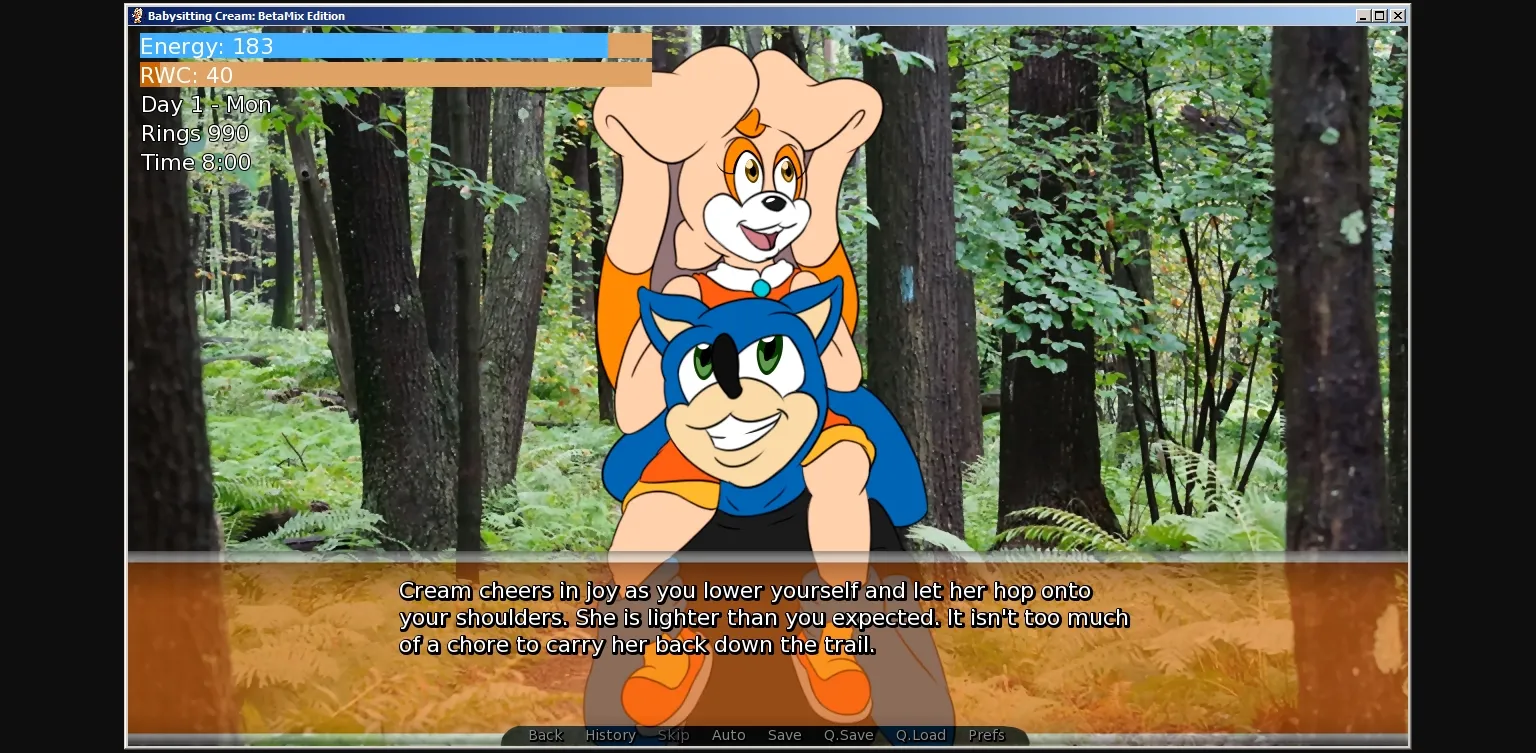The height and width of the screenshot is (753, 1536).
Task: Maximize the Babysitting Cream window
Action: (1380, 15)
